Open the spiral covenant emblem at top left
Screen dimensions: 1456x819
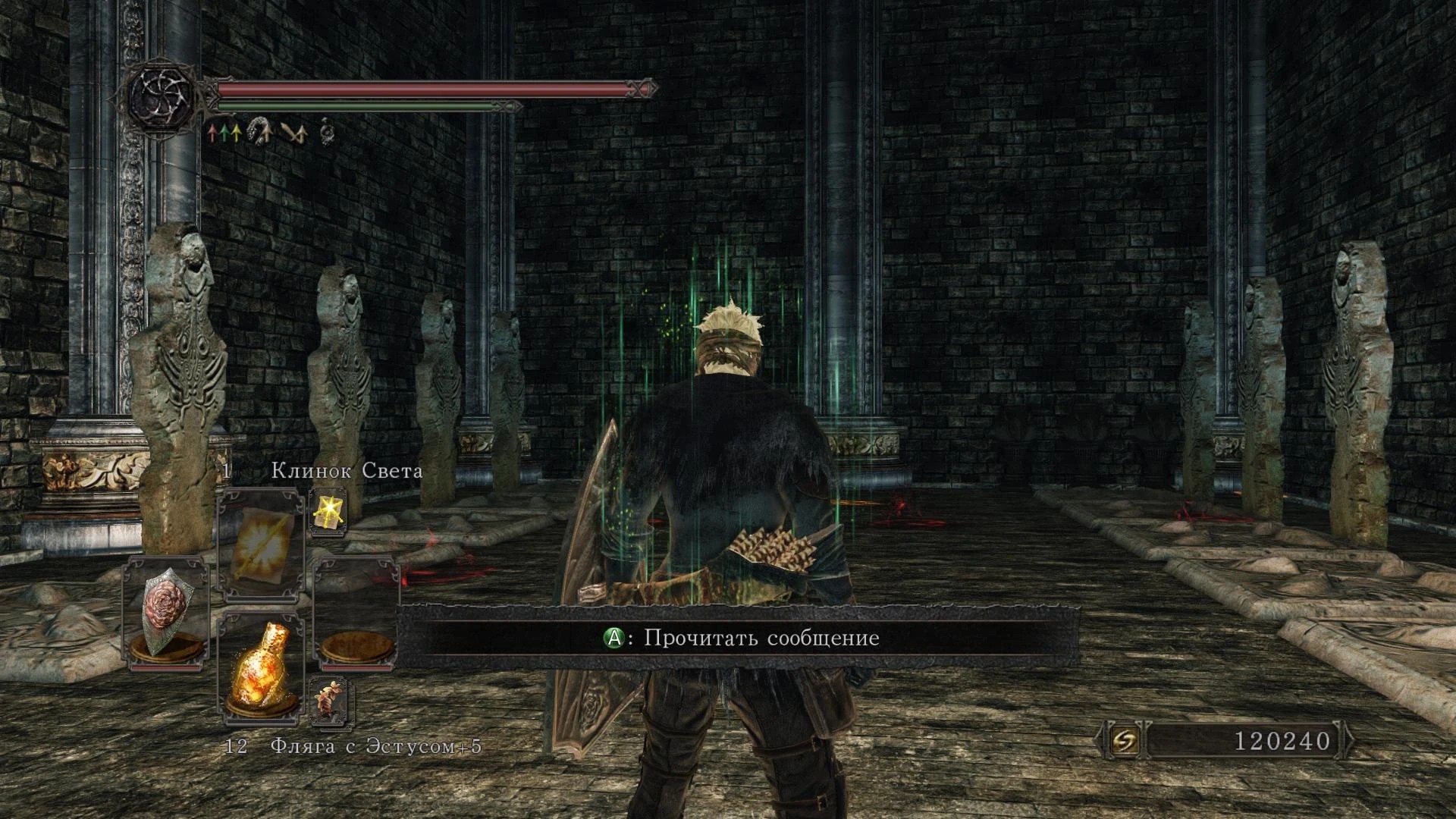point(159,99)
